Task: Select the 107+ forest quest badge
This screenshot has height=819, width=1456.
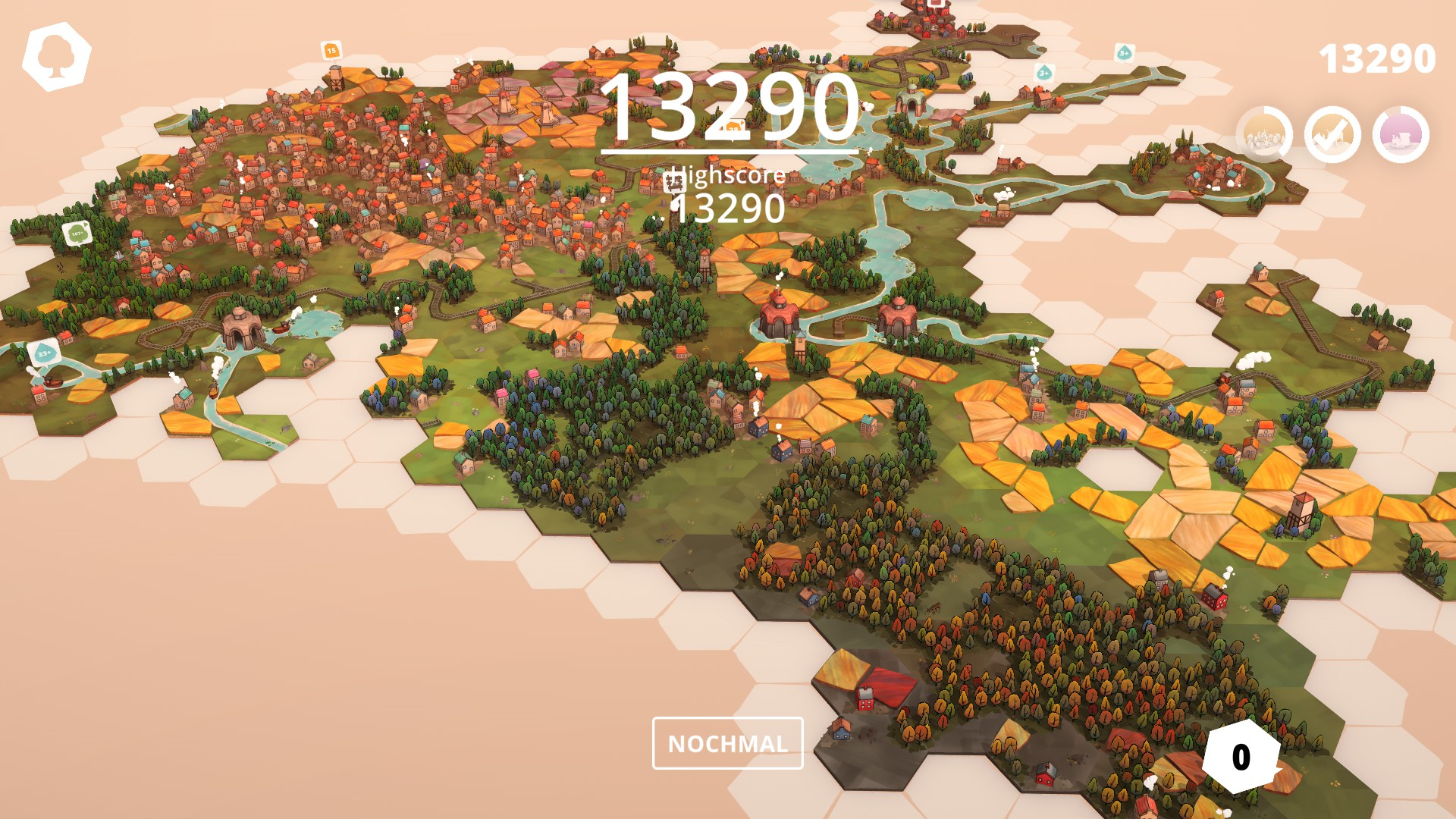Action: click(x=76, y=234)
